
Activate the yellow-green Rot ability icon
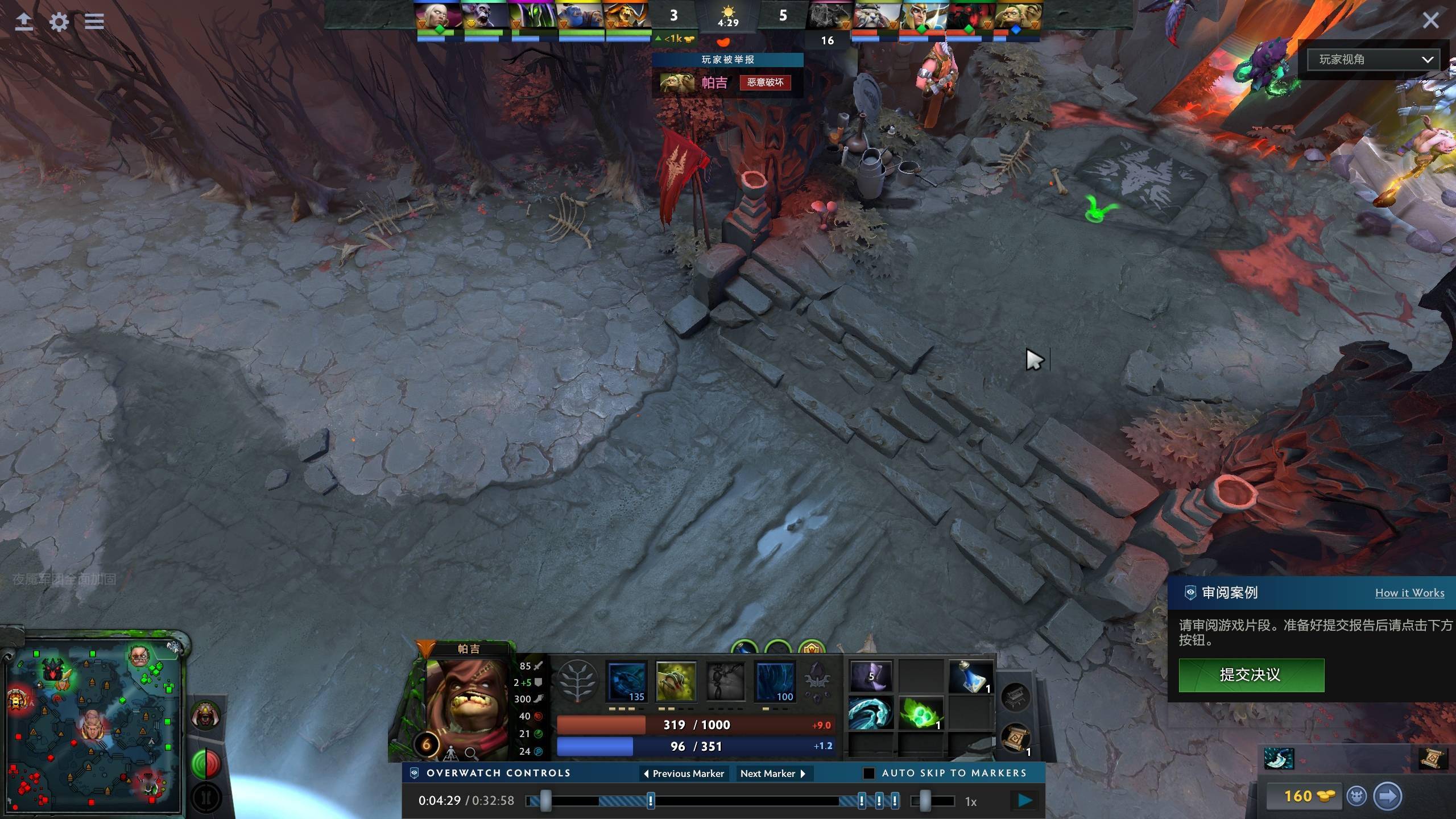[676, 681]
